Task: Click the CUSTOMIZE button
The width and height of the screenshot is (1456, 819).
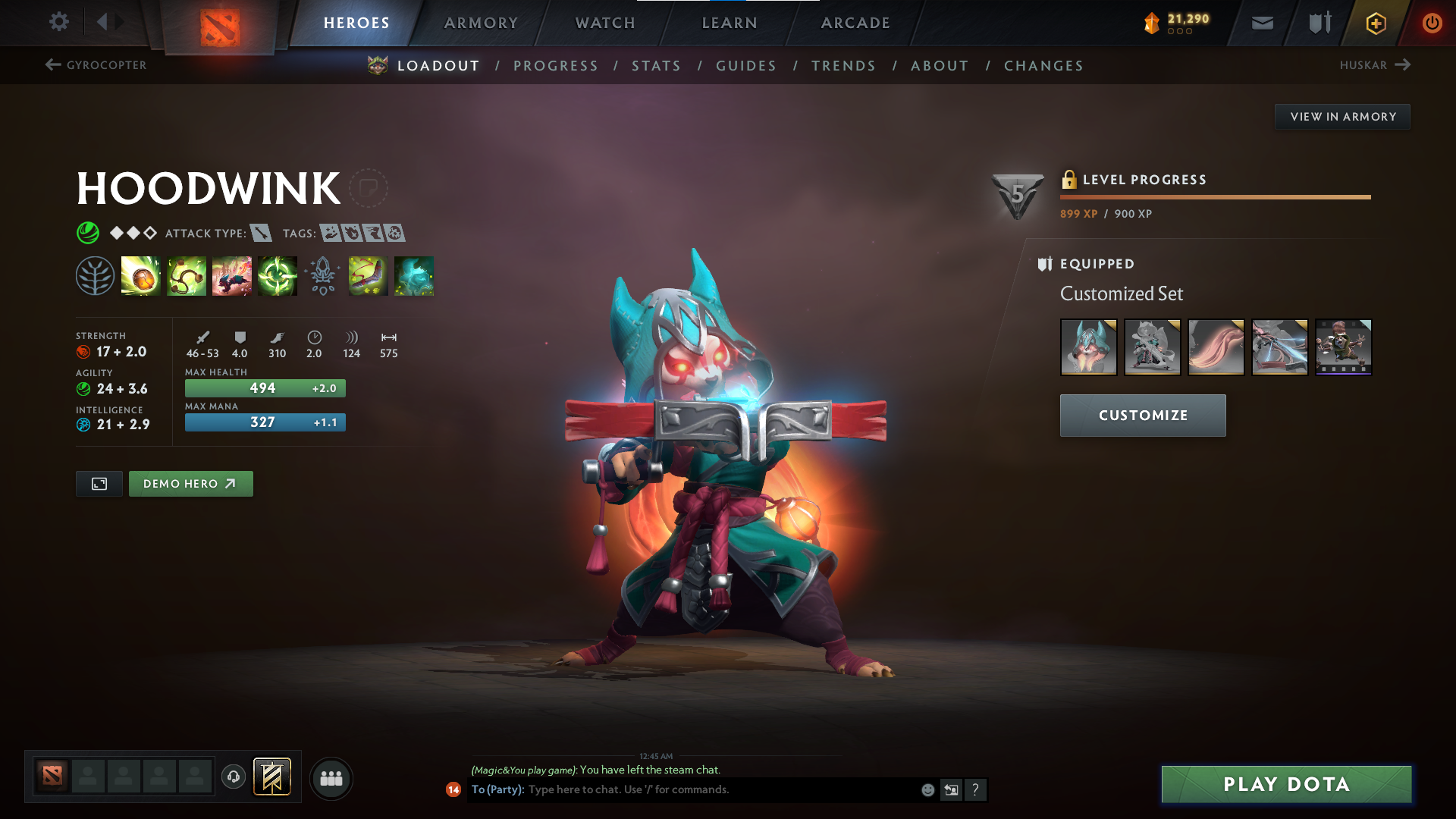Action: pos(1142,416)
